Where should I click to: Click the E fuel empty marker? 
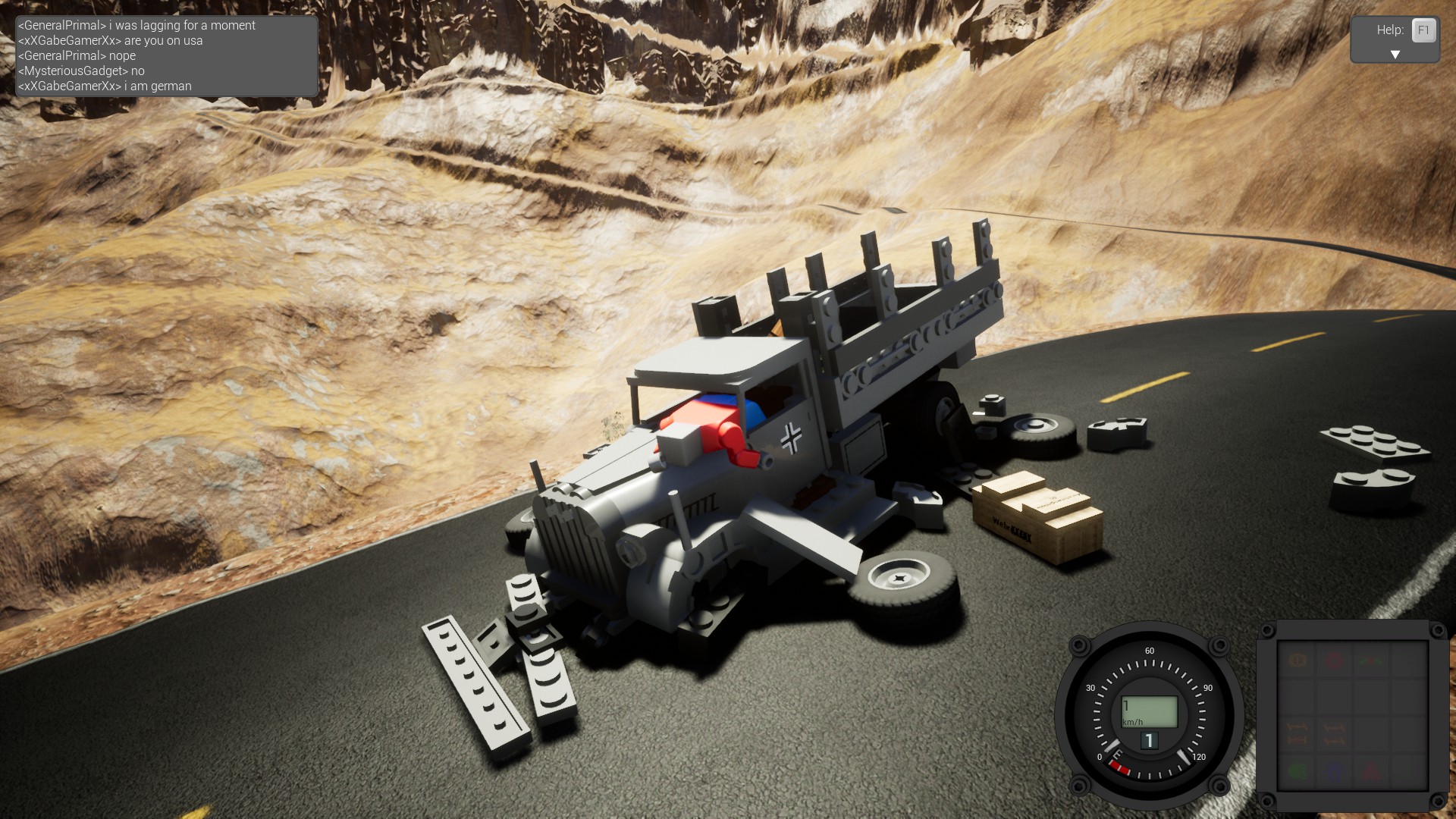[x=1117, y=754]
